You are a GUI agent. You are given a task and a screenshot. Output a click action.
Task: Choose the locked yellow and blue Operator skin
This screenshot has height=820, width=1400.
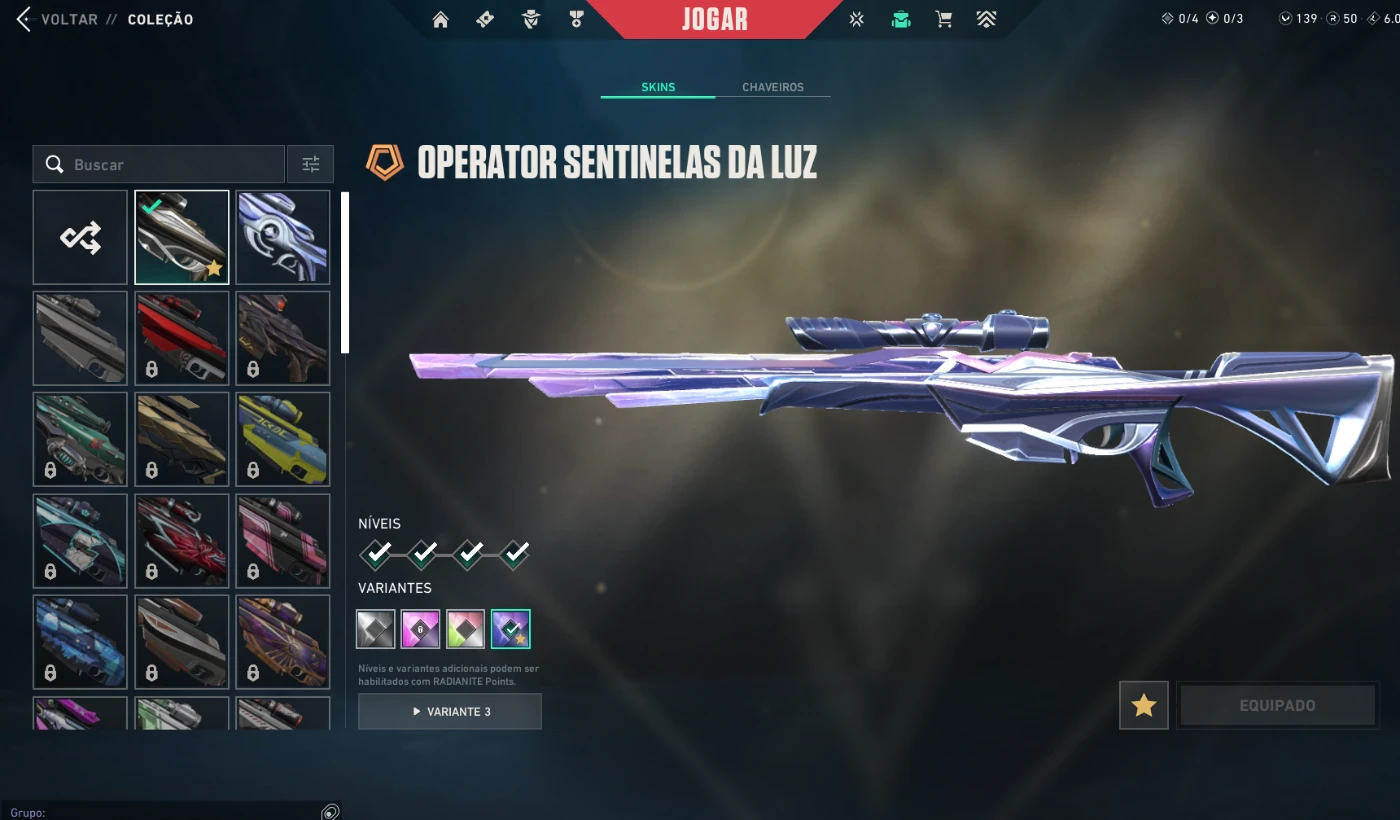[283, 439]
